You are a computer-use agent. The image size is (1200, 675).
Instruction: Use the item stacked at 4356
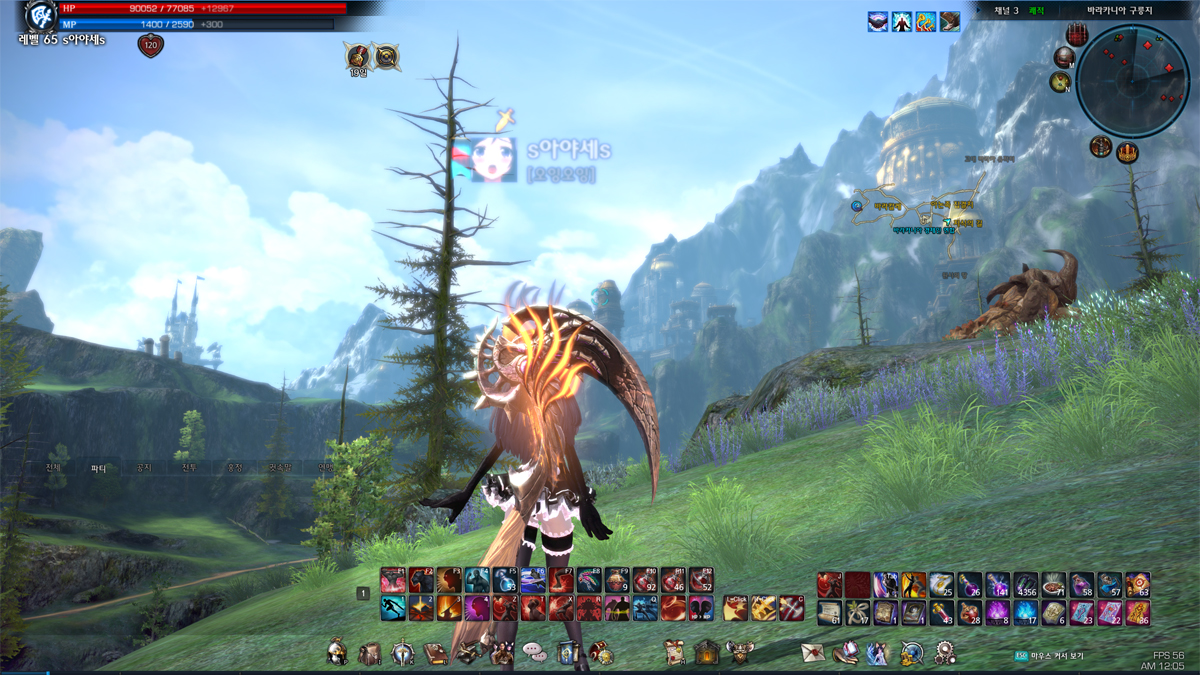[1026, 585]
